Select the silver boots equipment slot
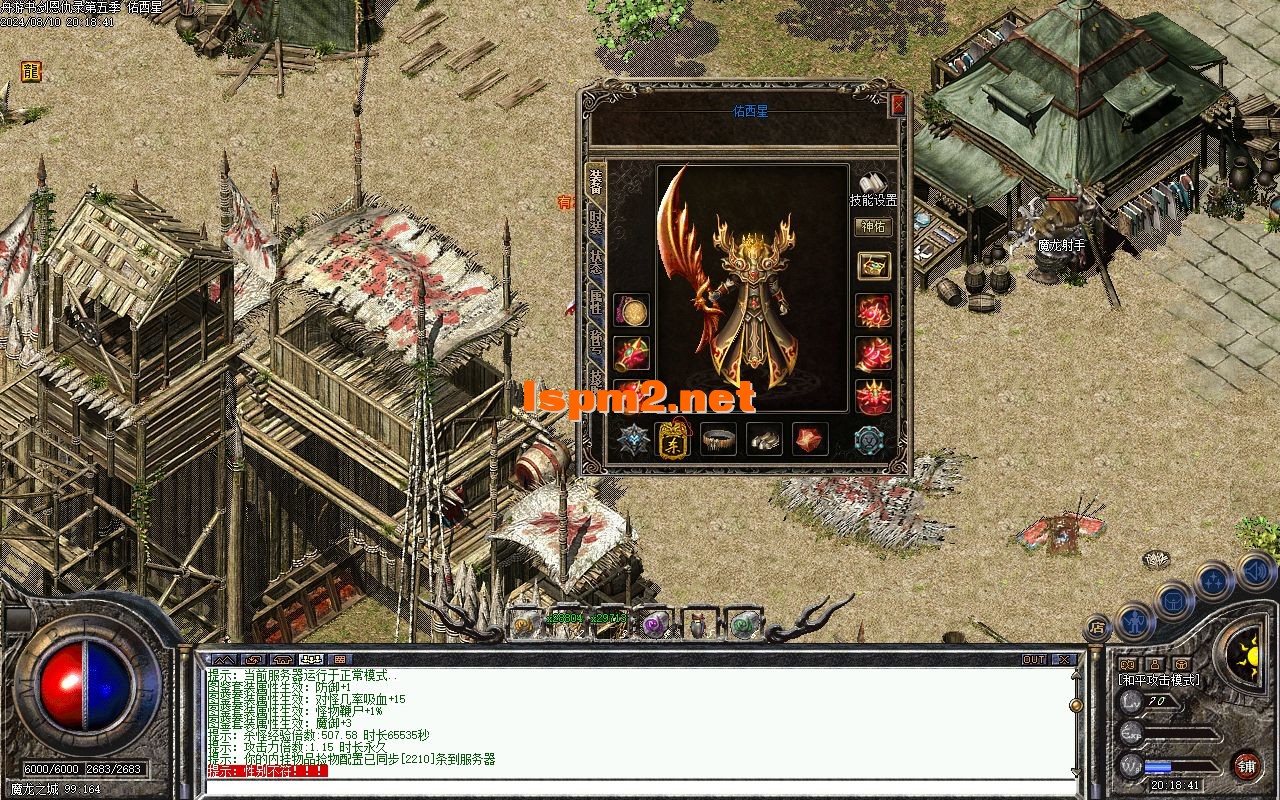This screenshot has width=1280, height=800. coord(765,439)
